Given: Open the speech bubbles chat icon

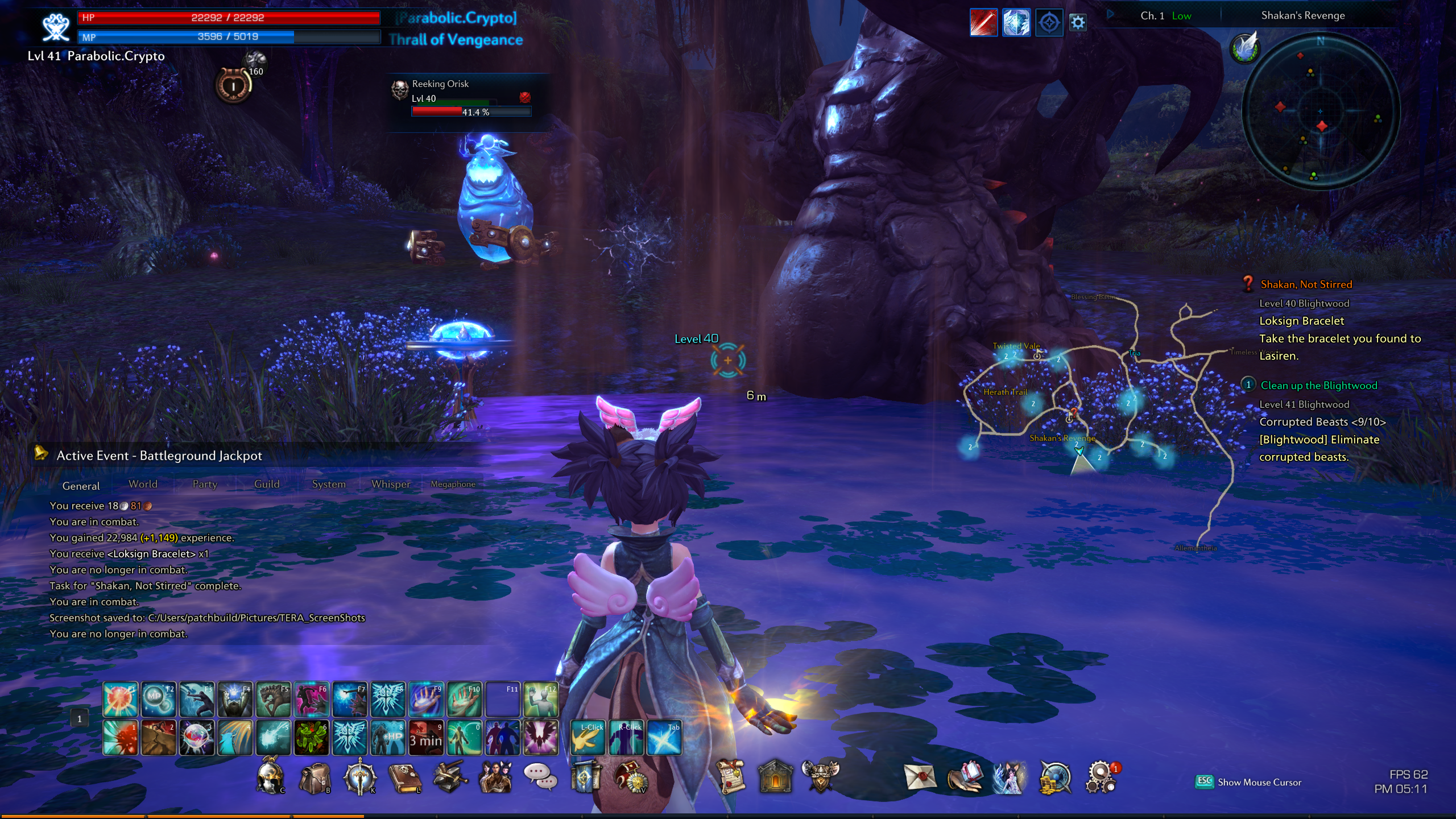Looking at the screenshot, I should click(x=539, y=776).
